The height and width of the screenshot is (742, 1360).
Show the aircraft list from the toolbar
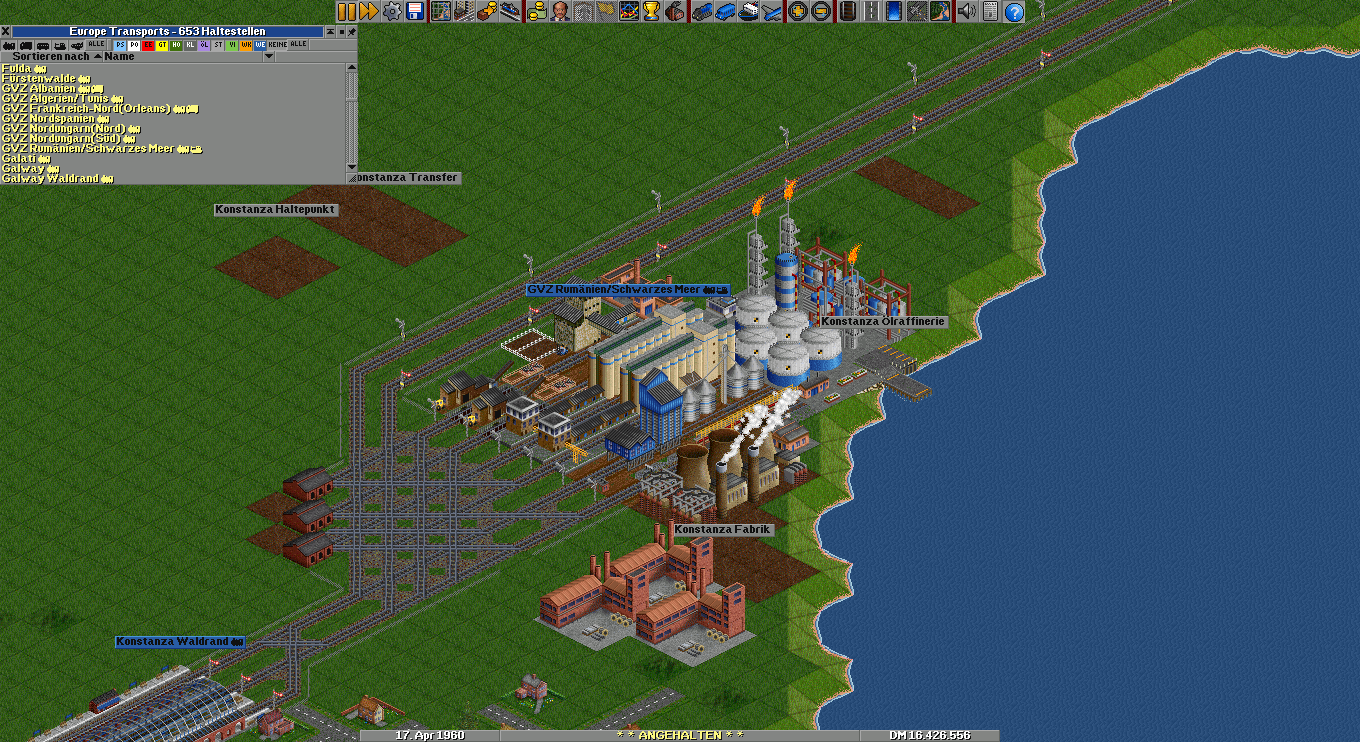[x=771, y=11]
